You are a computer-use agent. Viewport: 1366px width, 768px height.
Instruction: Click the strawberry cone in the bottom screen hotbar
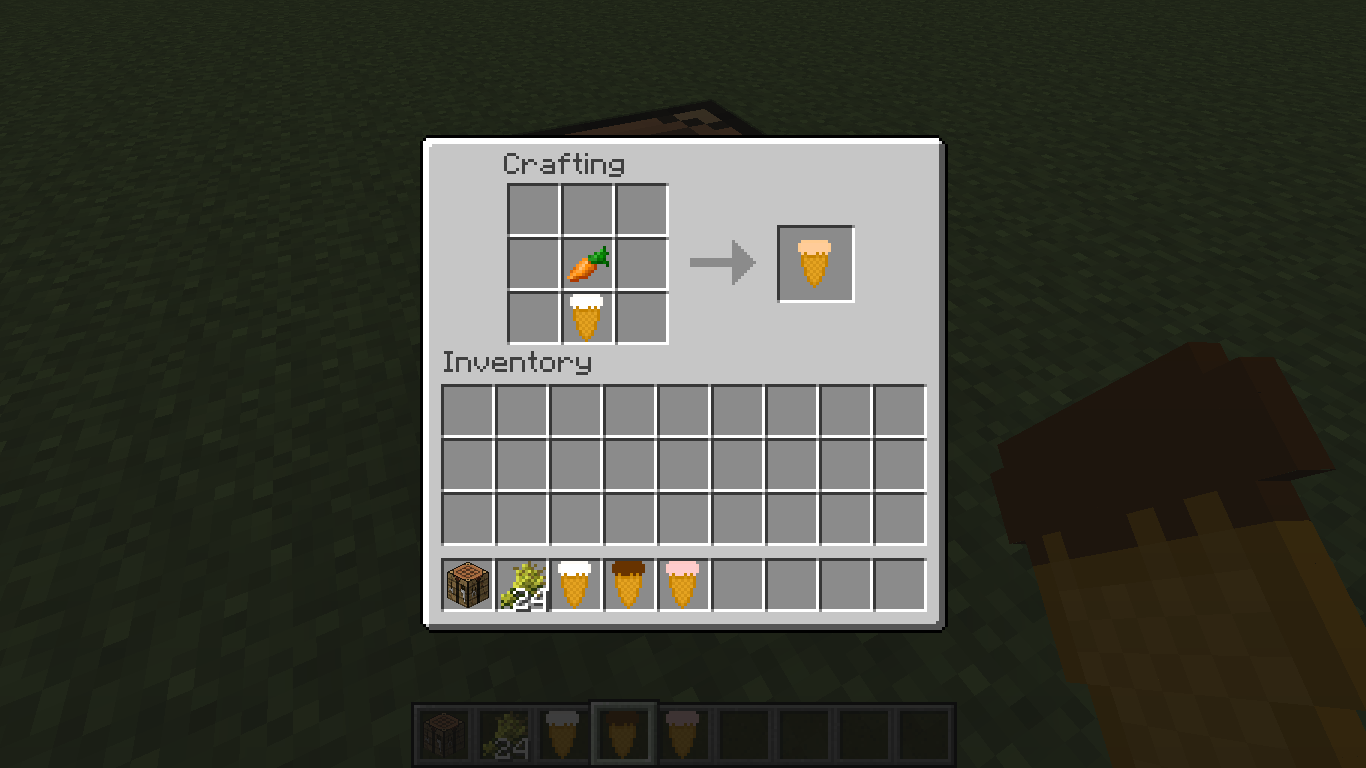pyautogui.click(x=684, y=732)
